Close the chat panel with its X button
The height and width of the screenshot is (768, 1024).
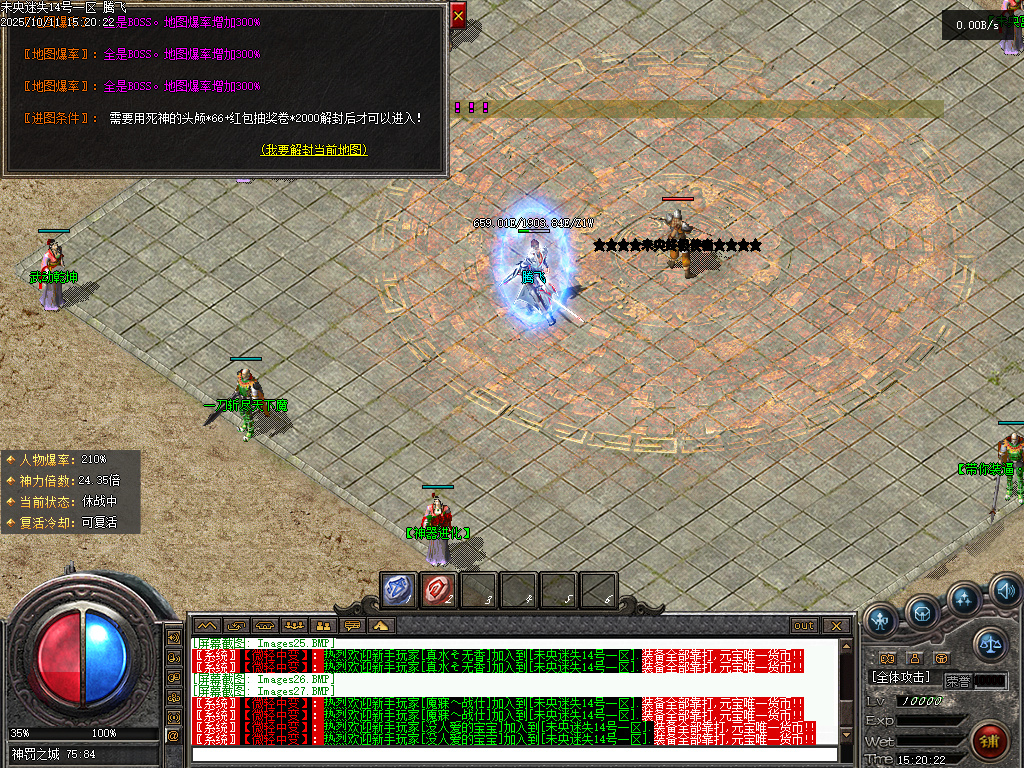tap(837, 626)
